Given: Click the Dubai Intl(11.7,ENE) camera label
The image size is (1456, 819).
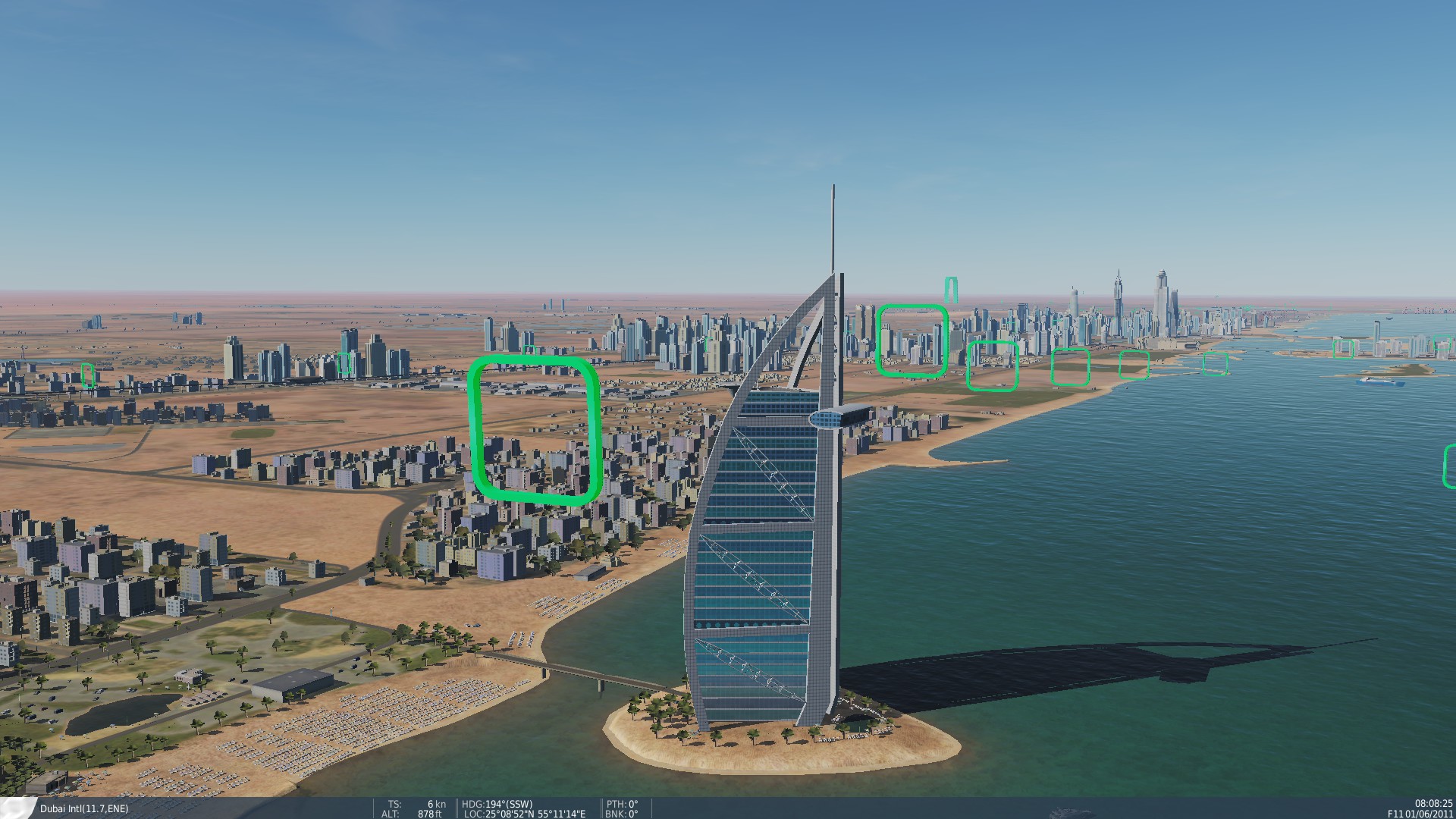Looking at the screenshot, I should click(x=83, y=809).
